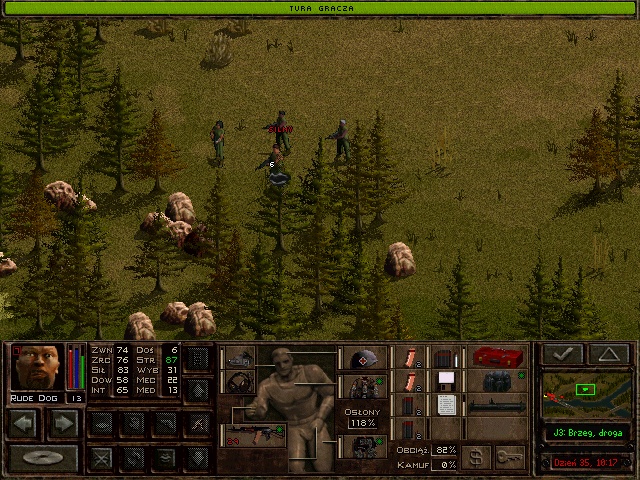Image resolution: width=640 pixels, height=480 pixels.
Task: Pick the helmet with red cross slot
Action: [x=363, y=358]
